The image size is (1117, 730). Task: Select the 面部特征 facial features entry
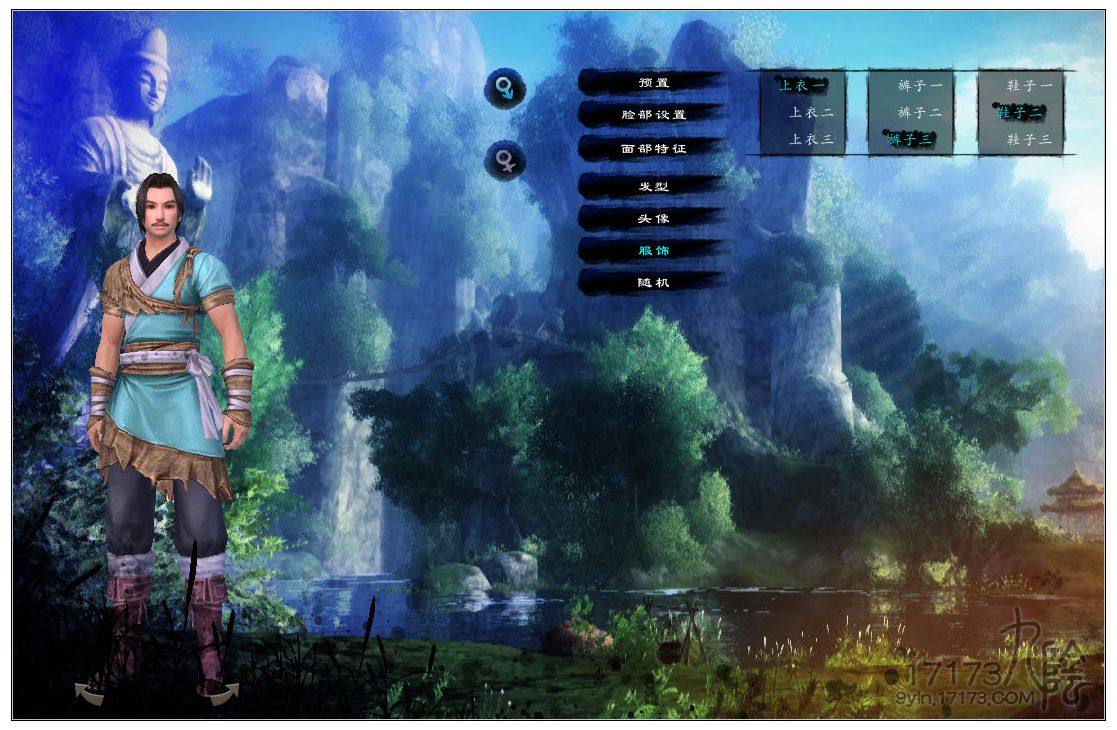(653, 148)
